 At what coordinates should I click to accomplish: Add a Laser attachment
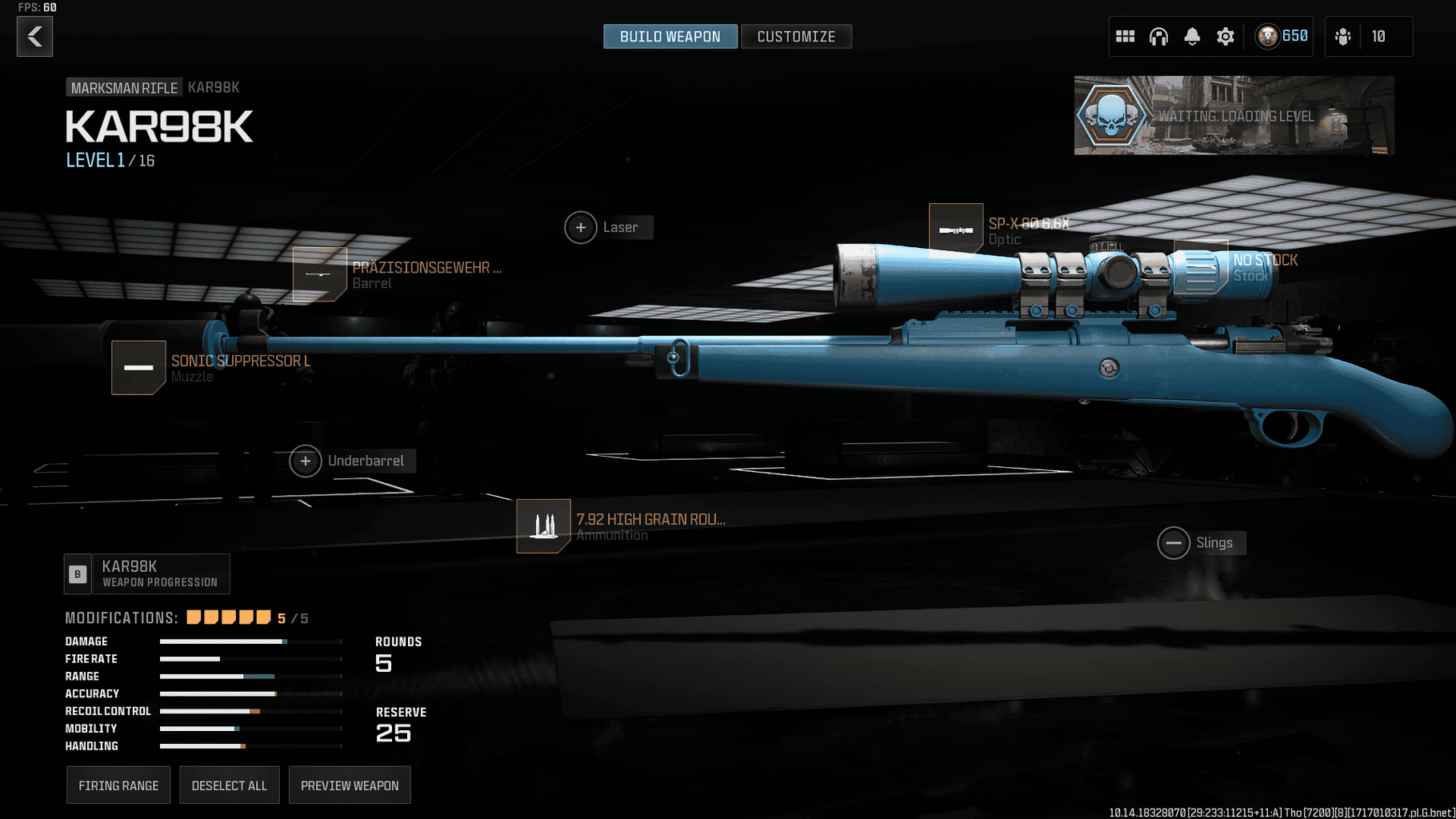click(x=581, y=228)
